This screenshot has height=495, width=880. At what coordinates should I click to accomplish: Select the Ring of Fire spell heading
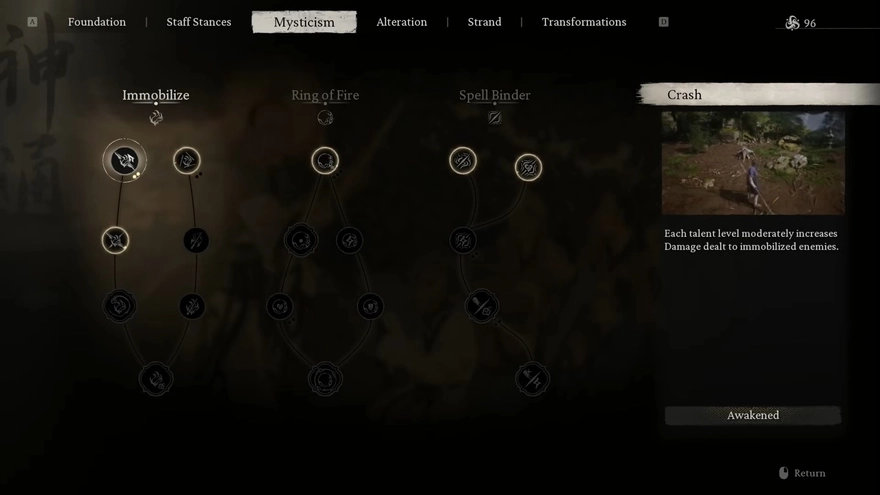point(325,96)
